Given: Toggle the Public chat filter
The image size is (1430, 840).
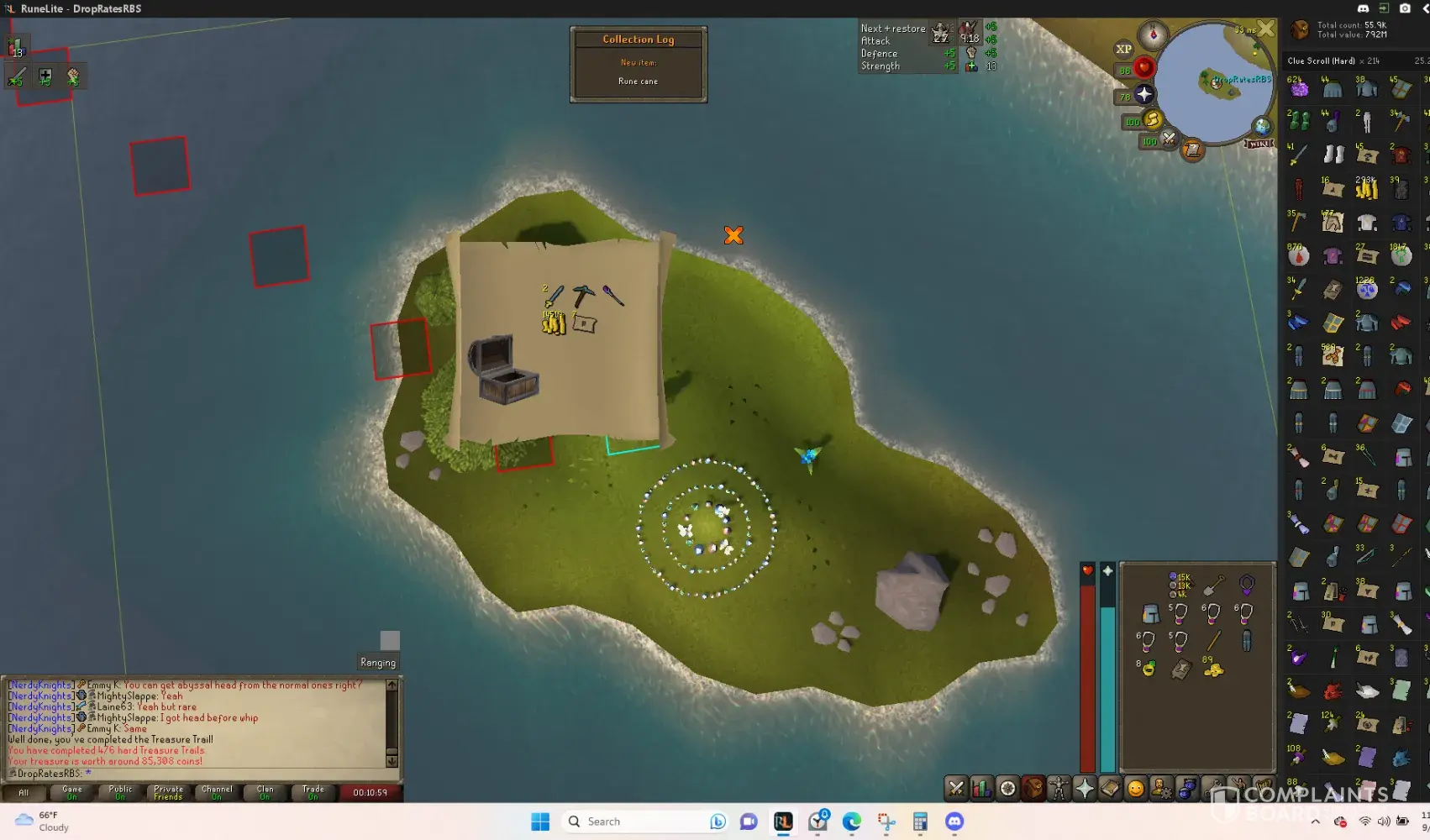Looking at the screenshot, I should [120, 792].
